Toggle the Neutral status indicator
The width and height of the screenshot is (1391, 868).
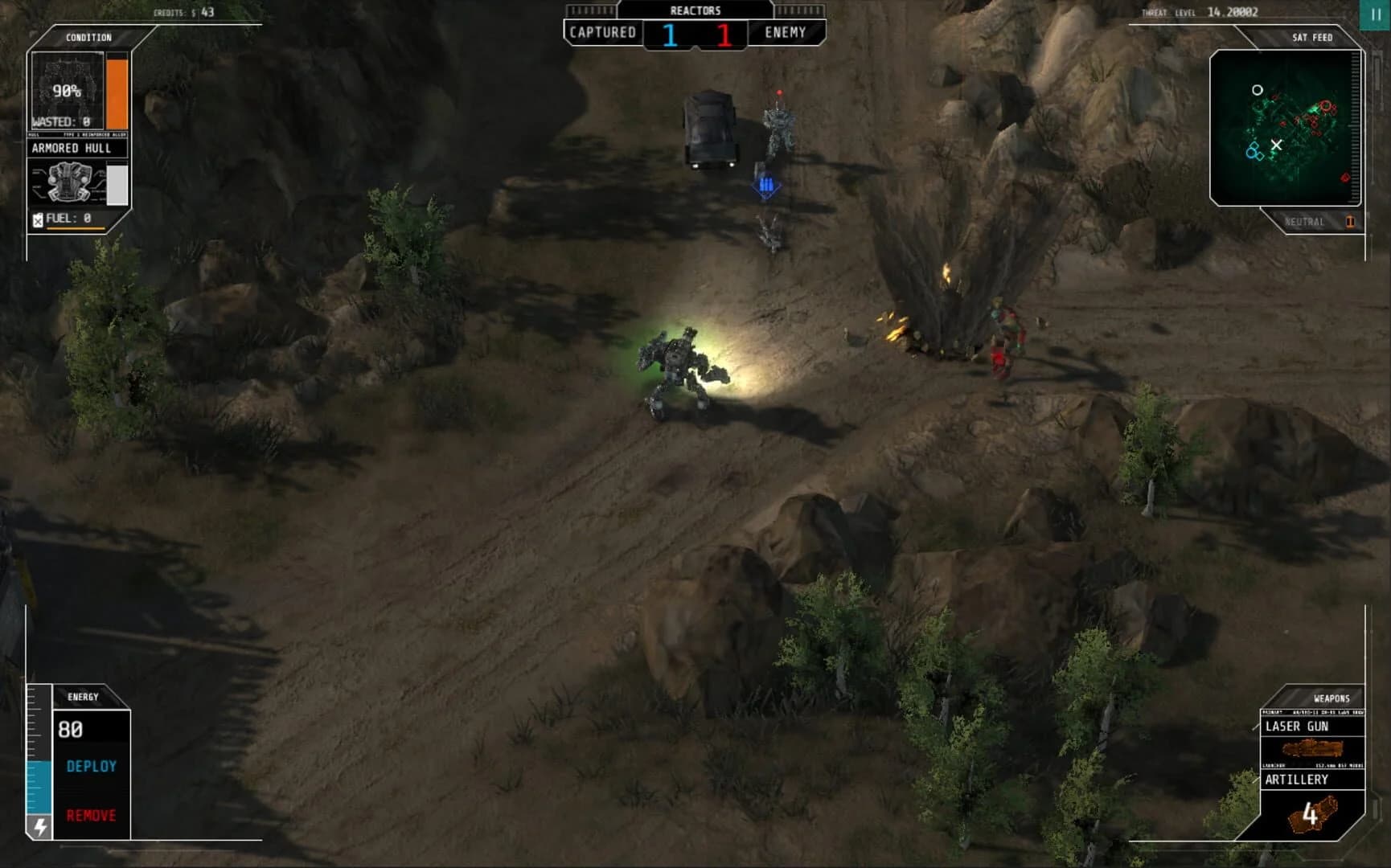pos(1307,222)
